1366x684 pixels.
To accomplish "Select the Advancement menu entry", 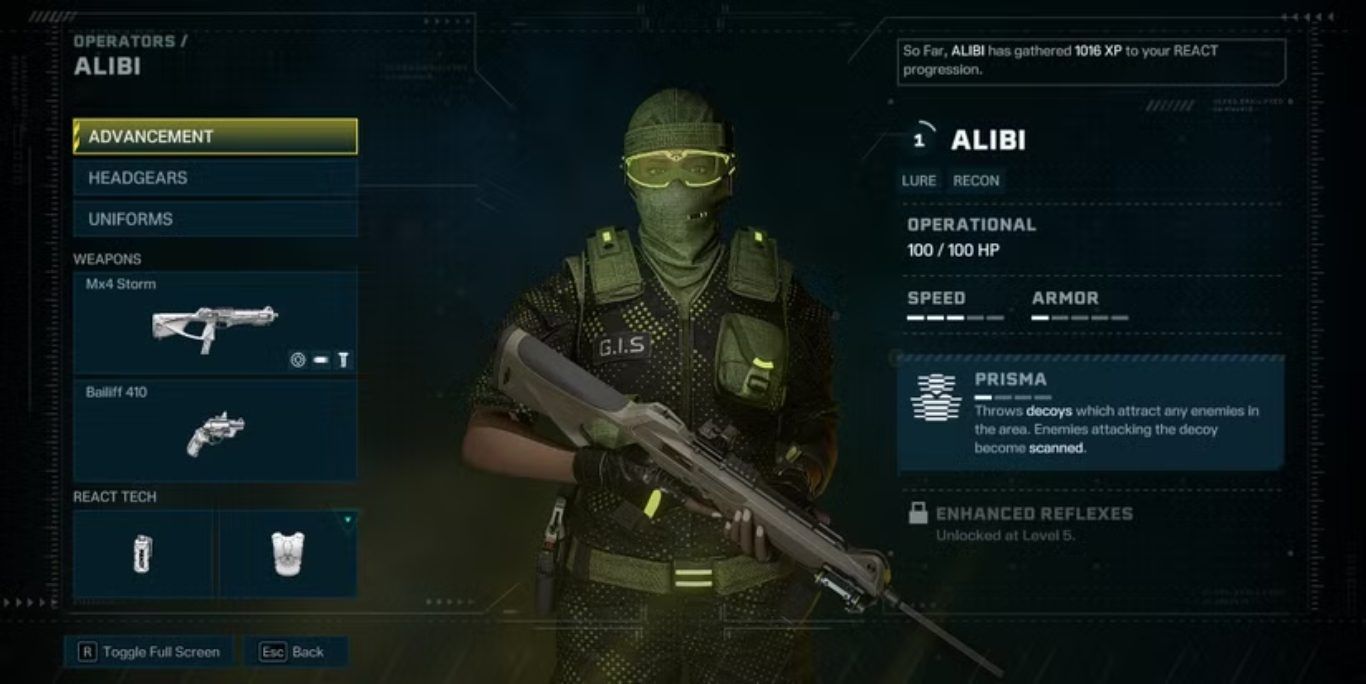I will coord(215,137).
